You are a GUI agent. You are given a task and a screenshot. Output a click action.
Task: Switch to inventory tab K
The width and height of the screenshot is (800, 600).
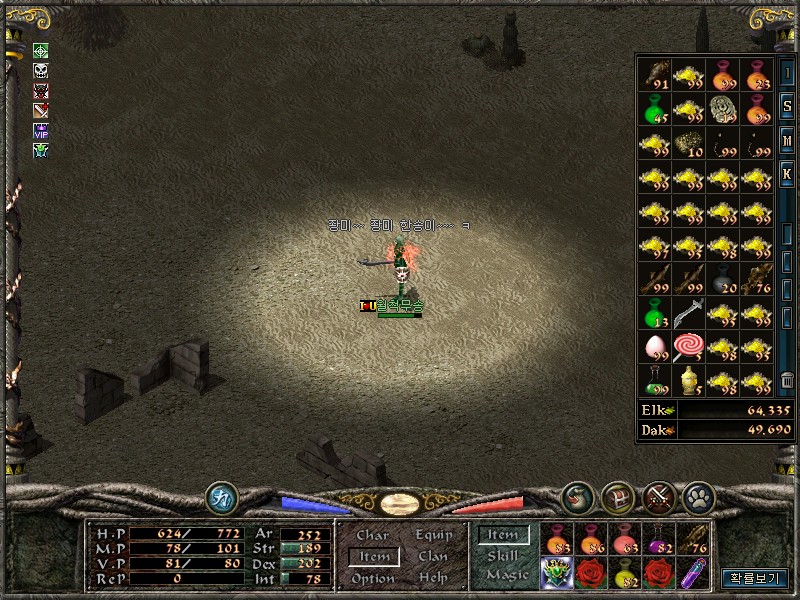tap(787, 173)
